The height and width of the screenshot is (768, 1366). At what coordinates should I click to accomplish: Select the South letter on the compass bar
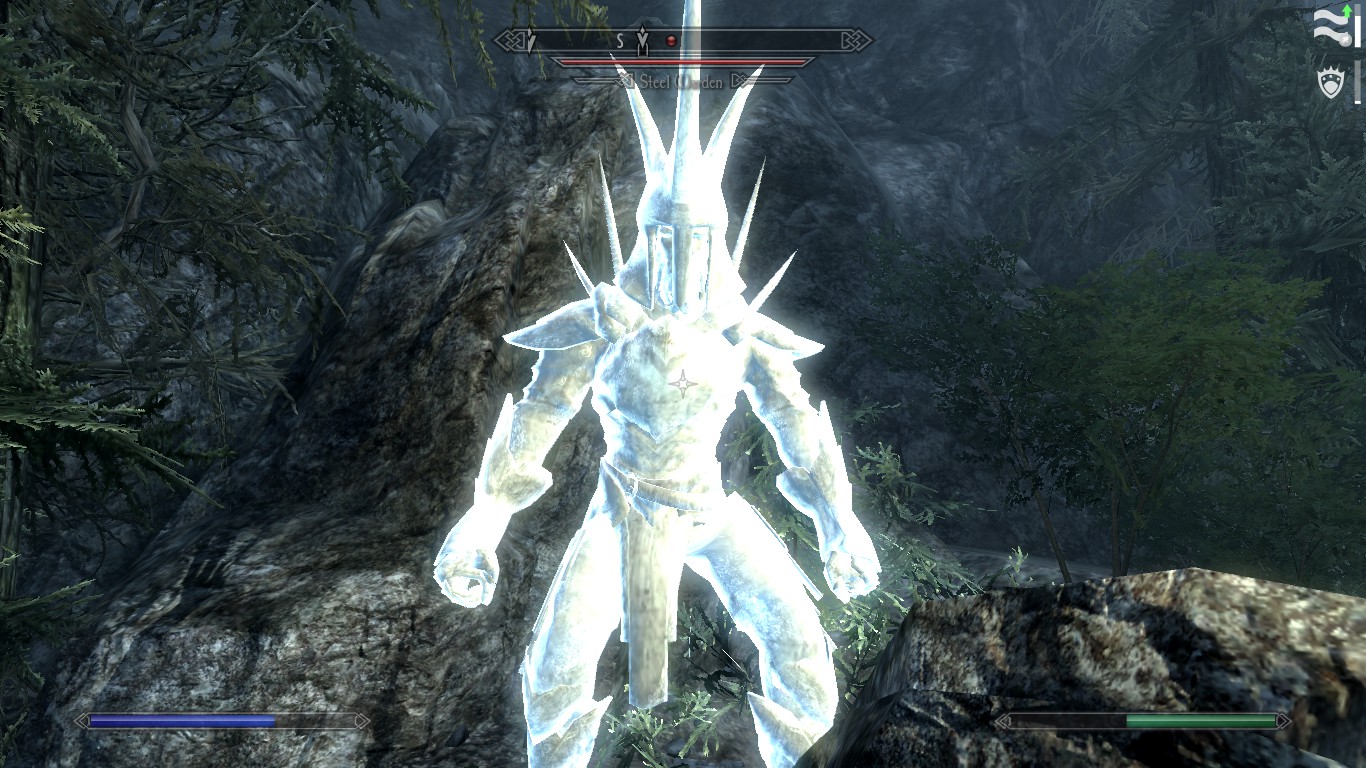tap(619, 41)
